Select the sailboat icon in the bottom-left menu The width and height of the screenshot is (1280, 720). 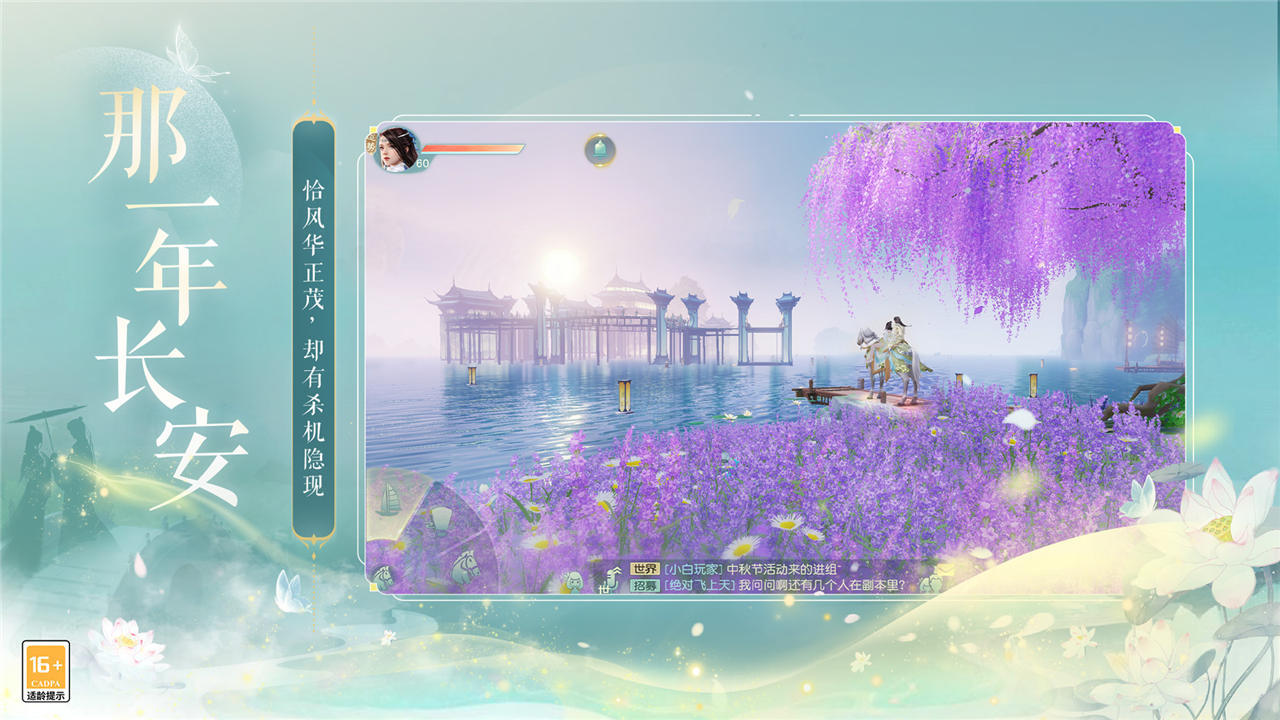387,499
